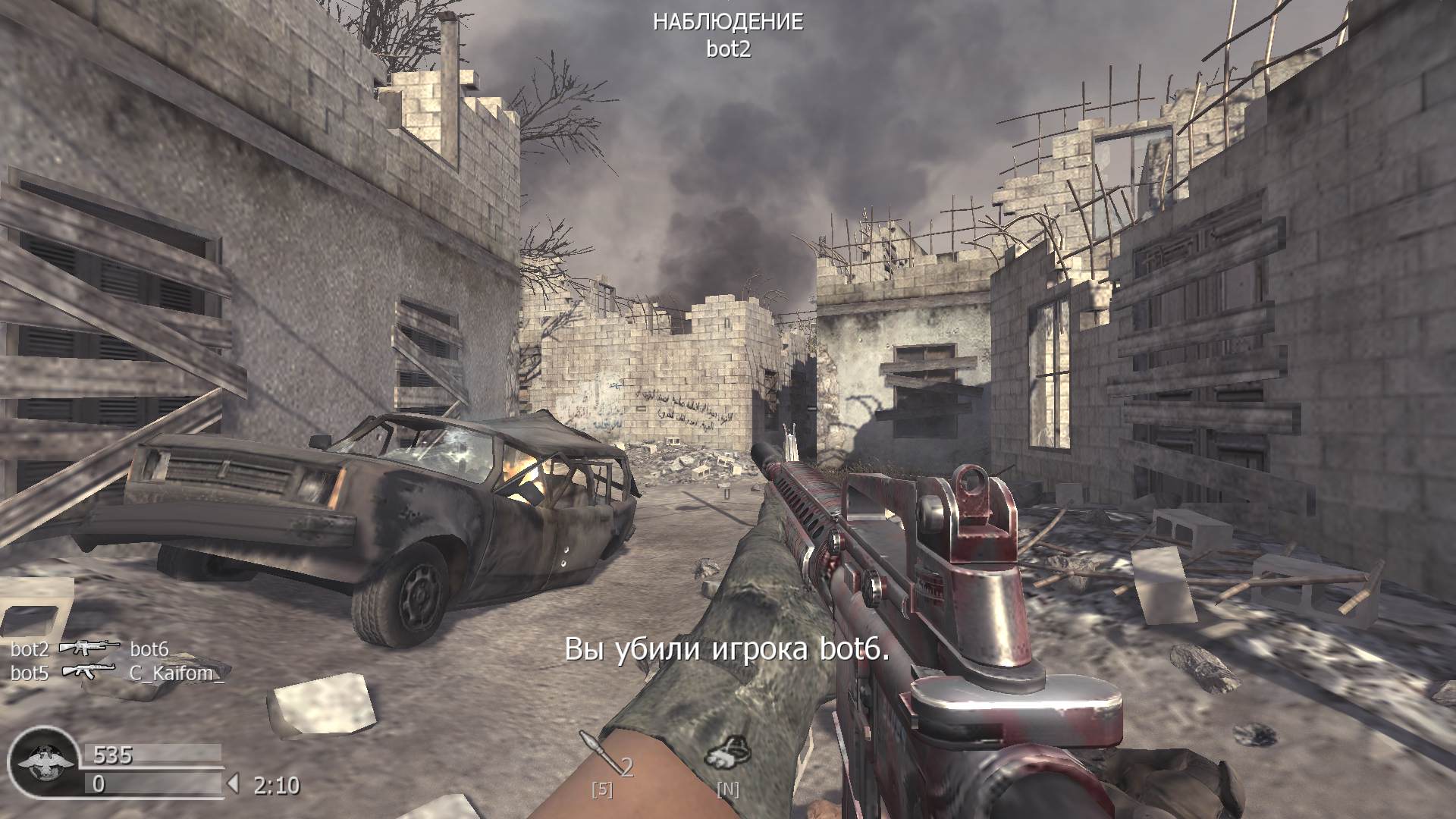Click the spectated player name bot2
This screenshot has height=819, width=1456.
[x=728, y=49]
